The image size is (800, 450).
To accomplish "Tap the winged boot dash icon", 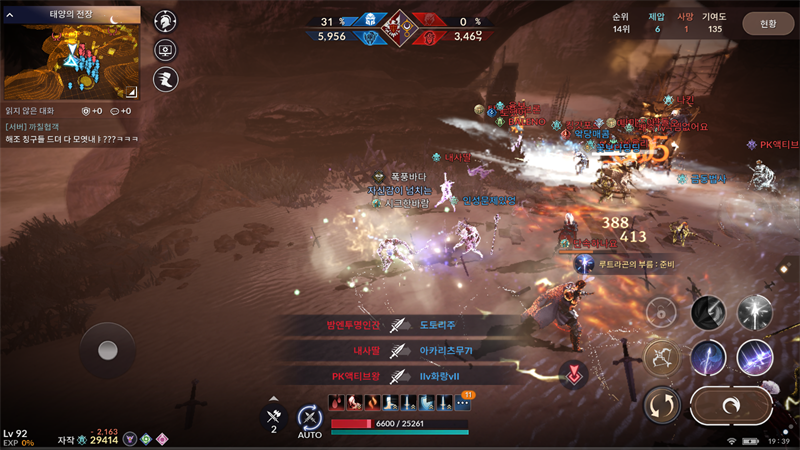I will click(165, 80).
